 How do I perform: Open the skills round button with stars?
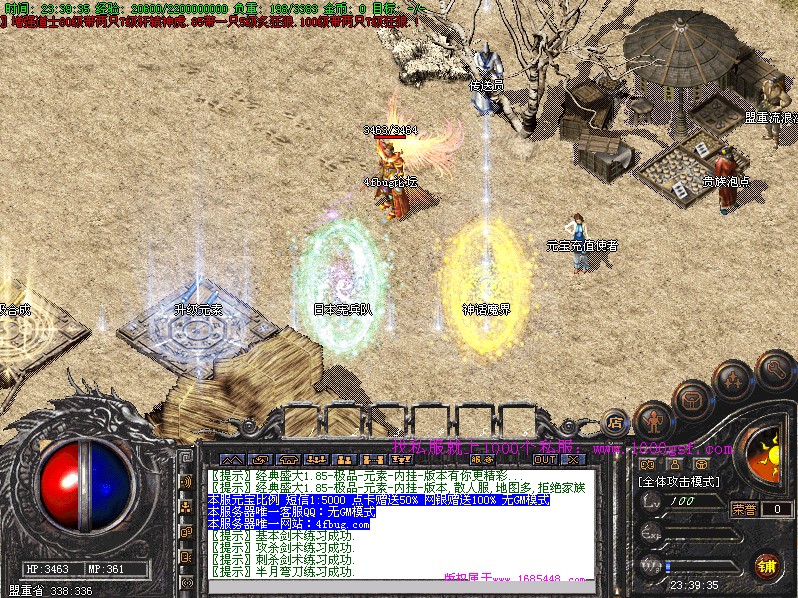pyautogui.click(x=732, y=381)
